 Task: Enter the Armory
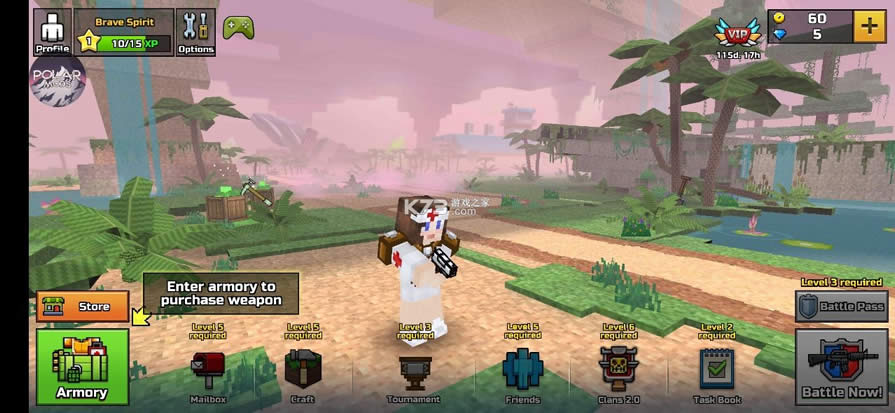click(x=82, y=367)
